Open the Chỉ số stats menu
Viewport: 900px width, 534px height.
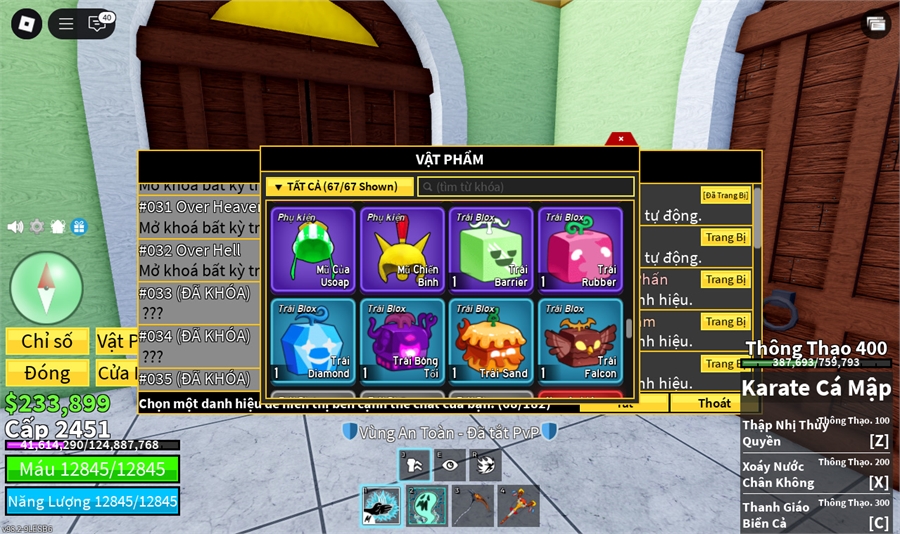pos(47,341)
